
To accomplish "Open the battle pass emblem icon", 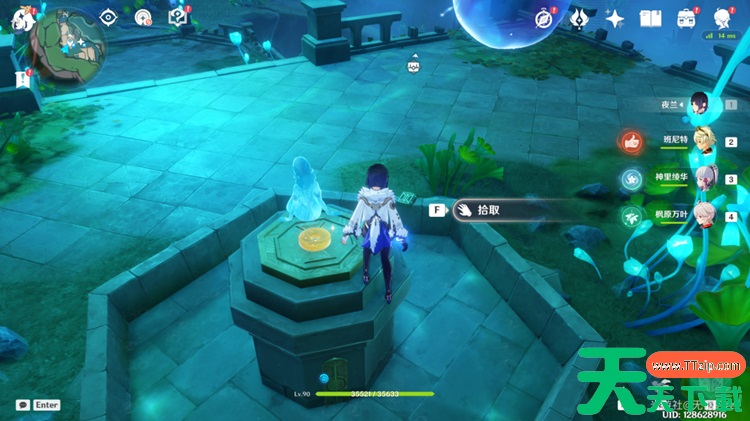I will [579, 18].
